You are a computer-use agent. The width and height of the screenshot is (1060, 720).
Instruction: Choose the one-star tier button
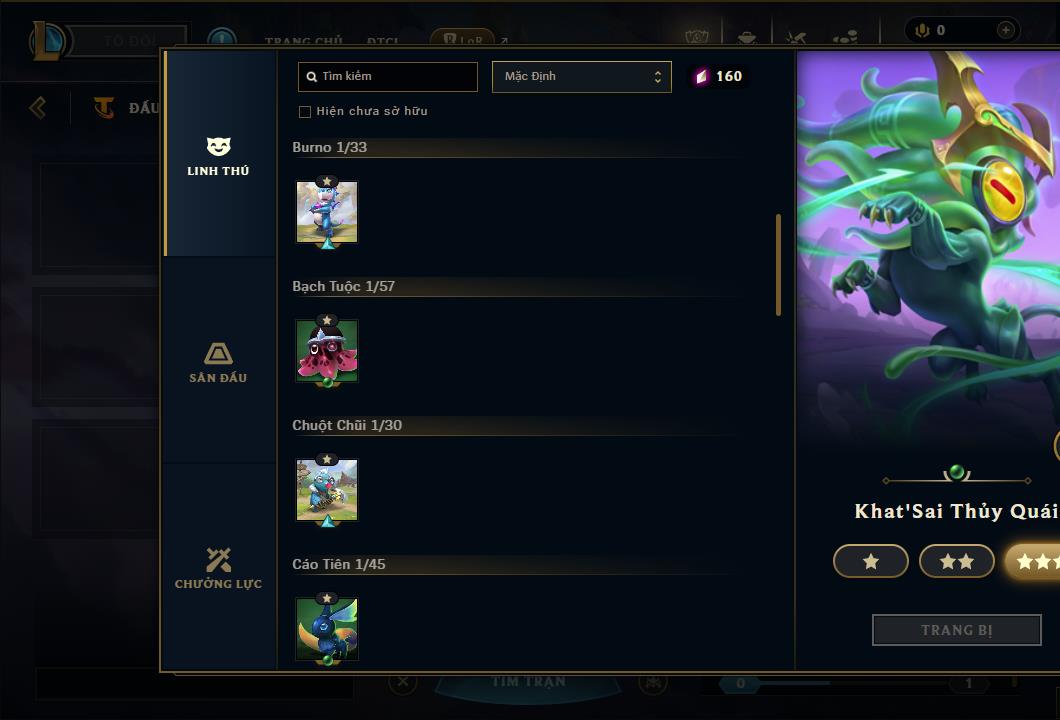[x=870, y=561]
